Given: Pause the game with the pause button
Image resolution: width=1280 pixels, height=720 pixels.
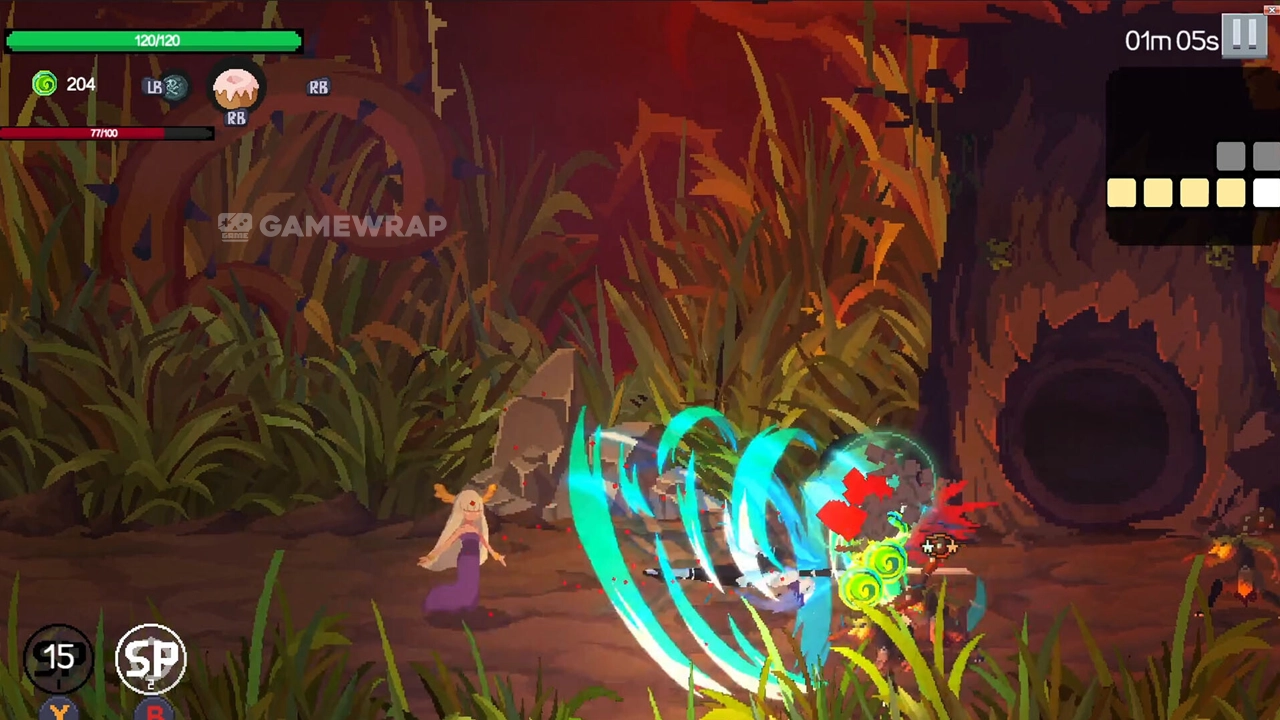Looking at the screenshot, I should [x=1245, y=36].
